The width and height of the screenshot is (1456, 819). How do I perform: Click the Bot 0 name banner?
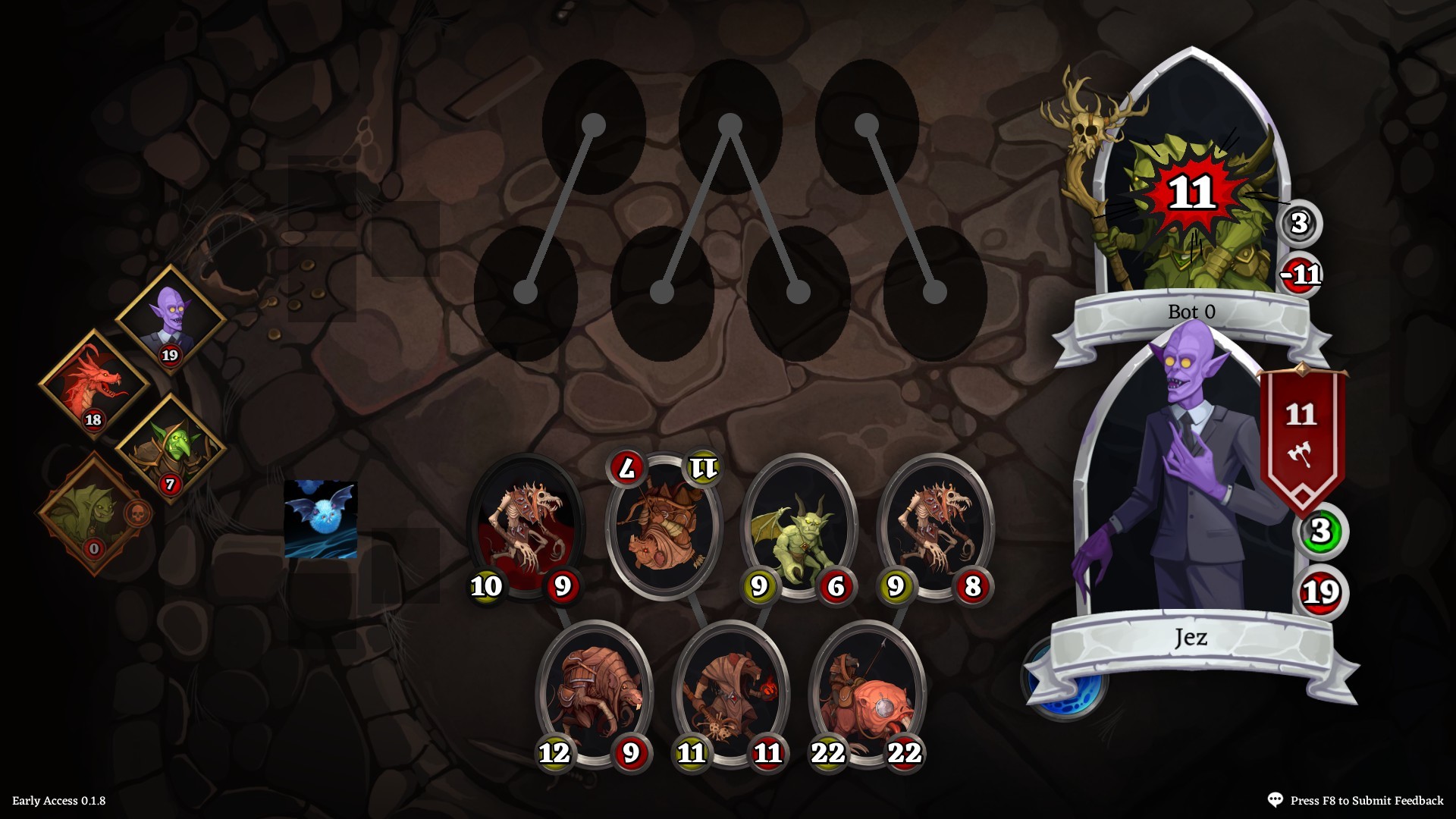coord(1192,311)
